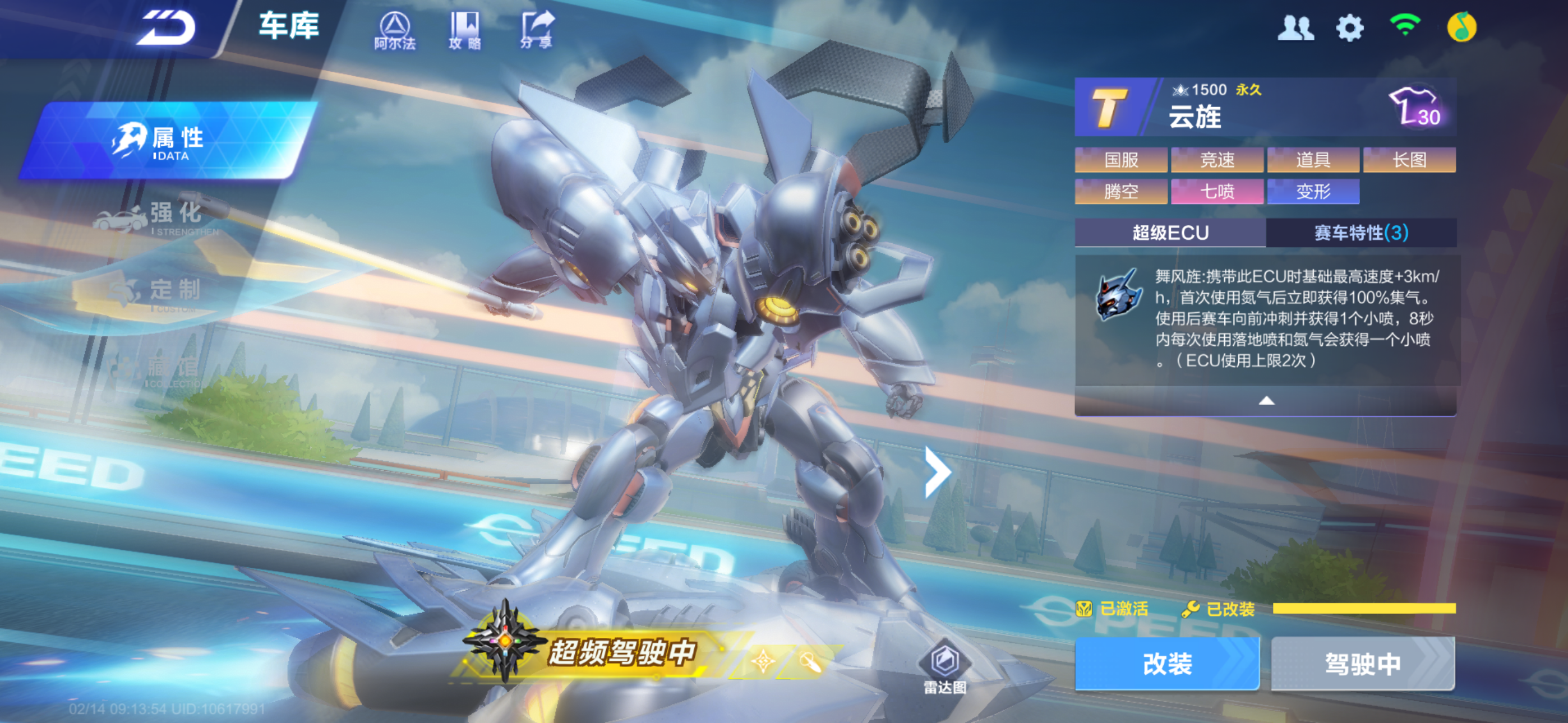Open the 阿尔法 (Alpha) icon
The height and width of the screenshot is (723, 1568).
pos(395,30)
